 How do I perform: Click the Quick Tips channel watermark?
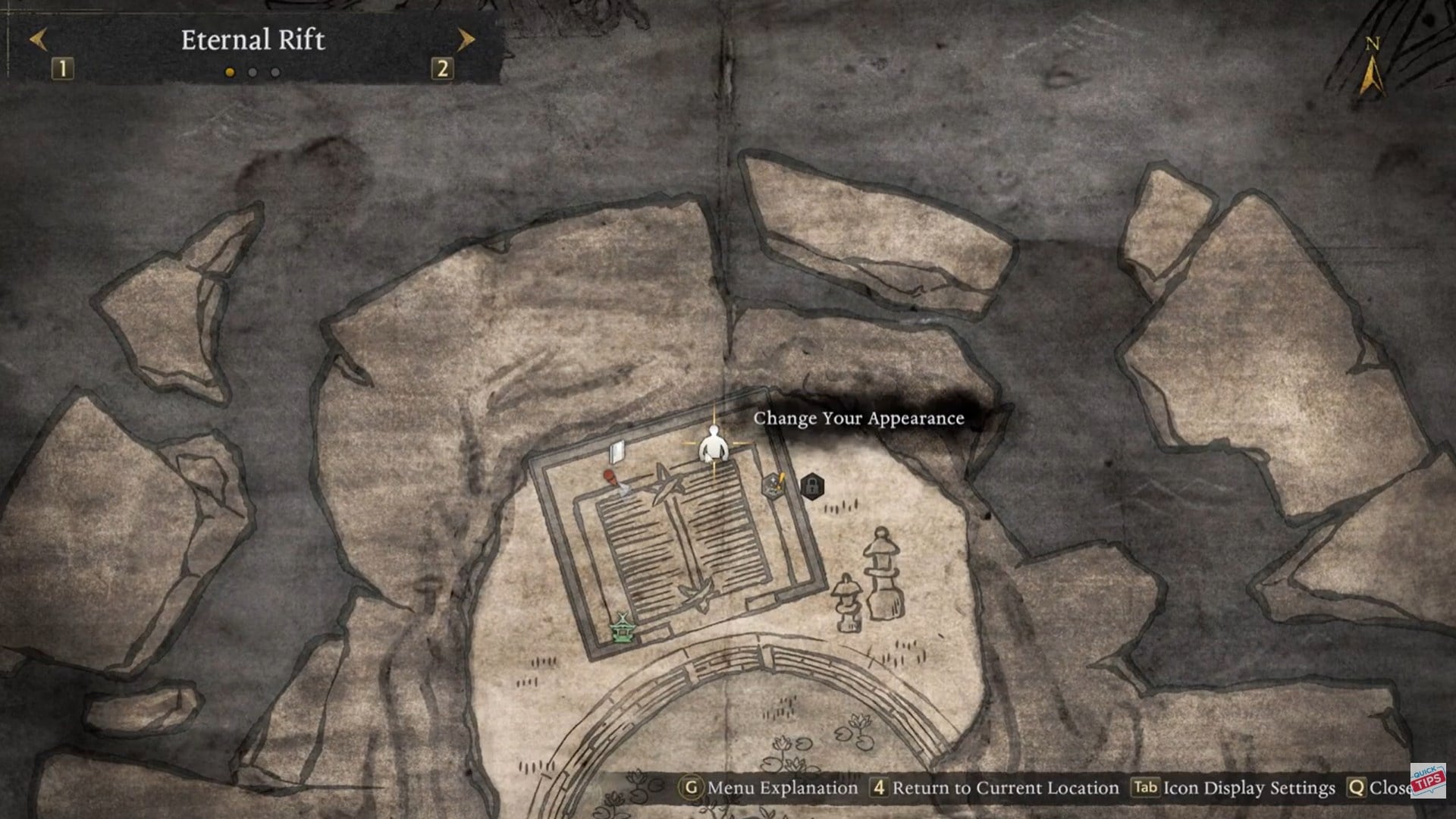[1428, 781]
